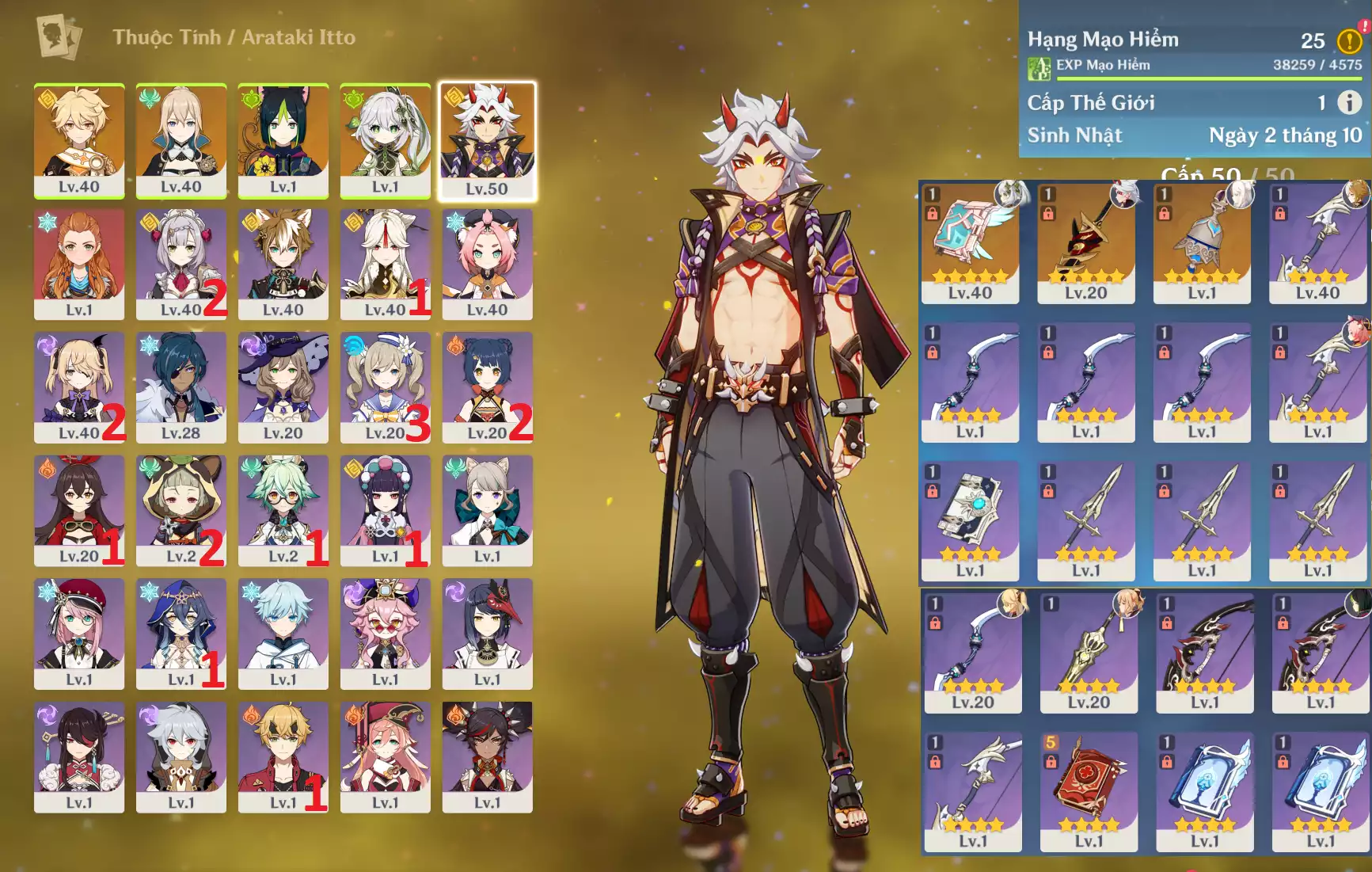The width and height of the screenshot is (1372, 872).
Task: Pick Aloy's character portrait
Action: point(79,263)
